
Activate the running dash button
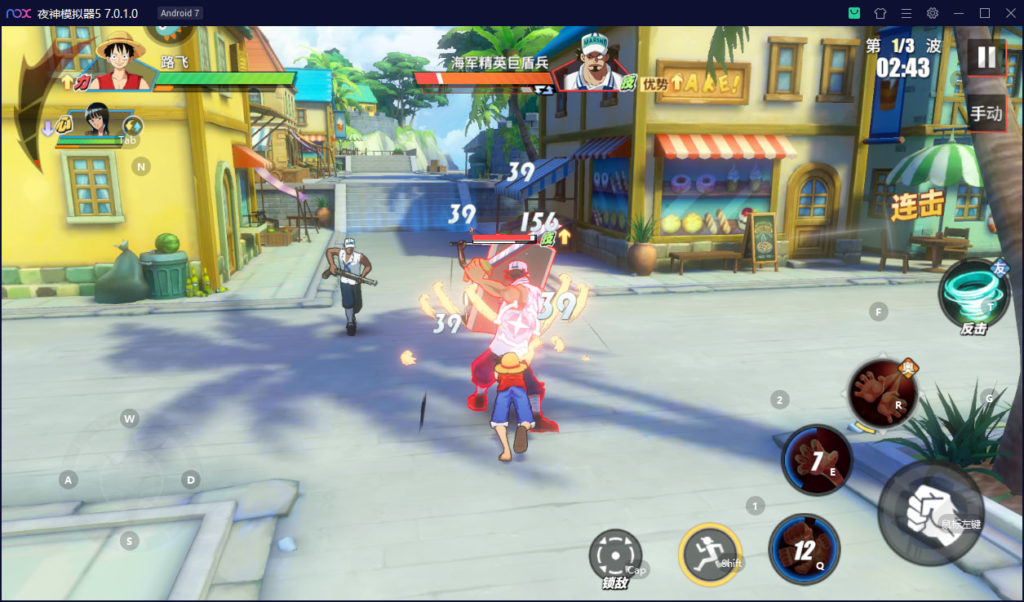(710, 553)
